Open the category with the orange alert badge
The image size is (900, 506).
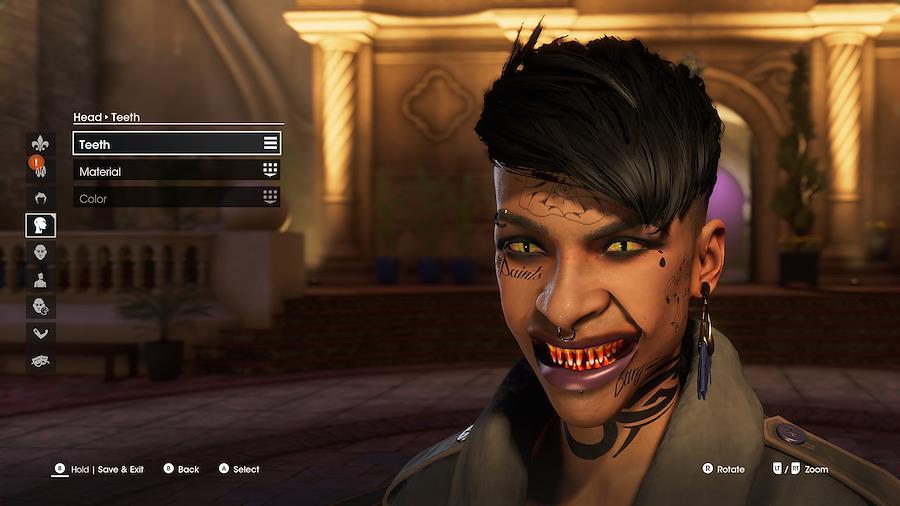coord(41,168)
